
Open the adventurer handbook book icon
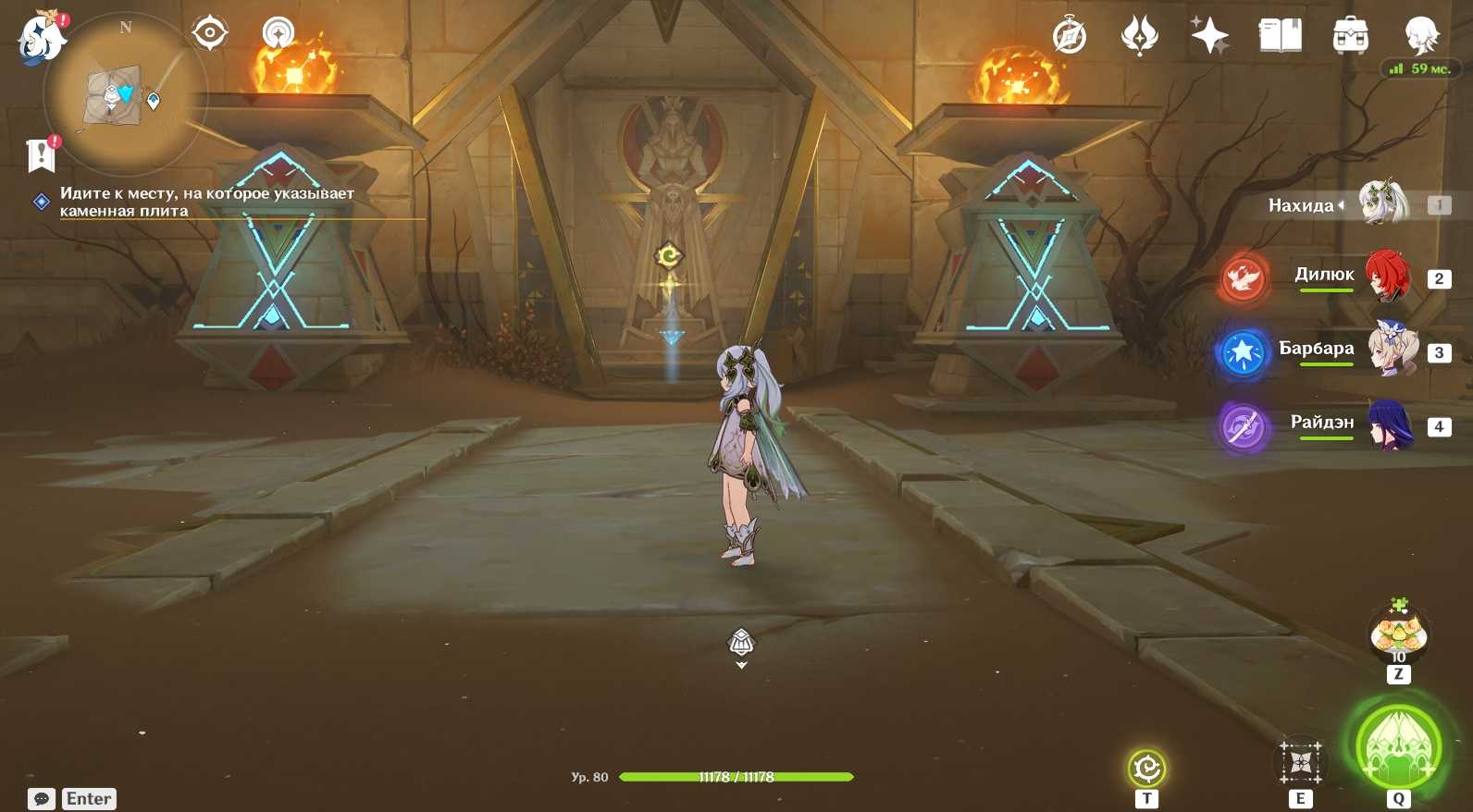point(1280,37)
